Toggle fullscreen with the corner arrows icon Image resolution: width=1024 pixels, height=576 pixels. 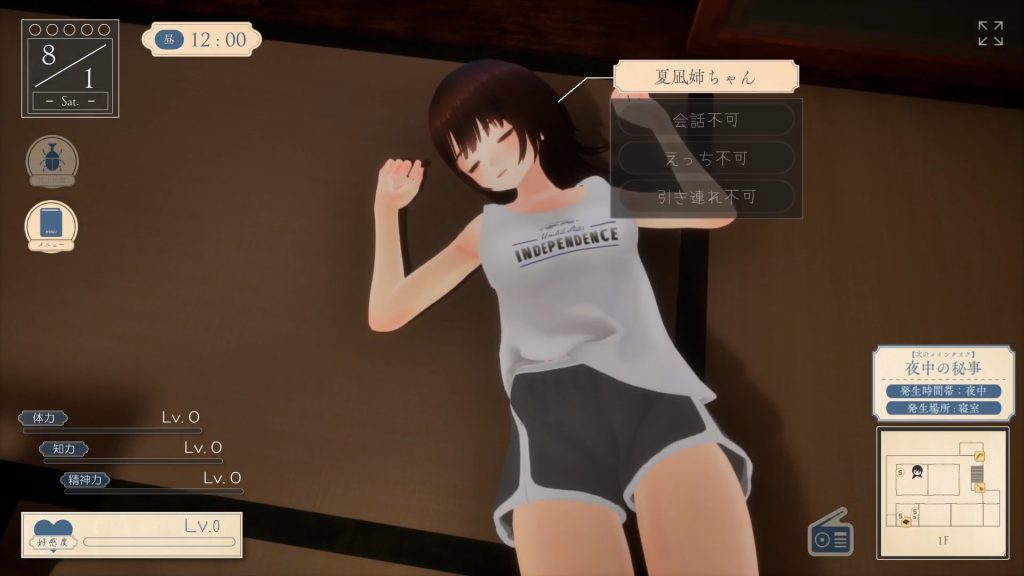coord(990,33)
